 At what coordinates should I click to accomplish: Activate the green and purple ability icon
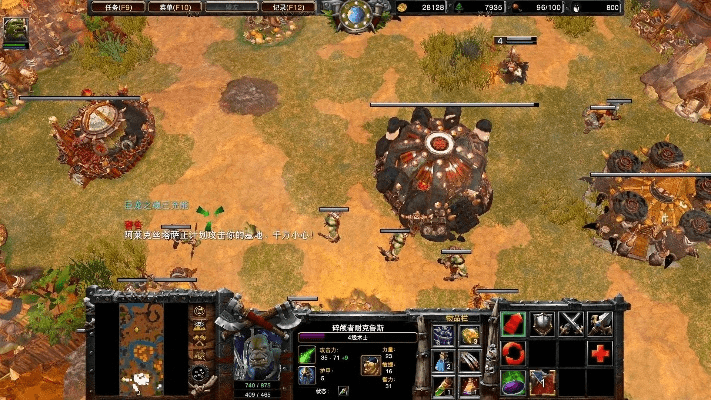point(513,381)
